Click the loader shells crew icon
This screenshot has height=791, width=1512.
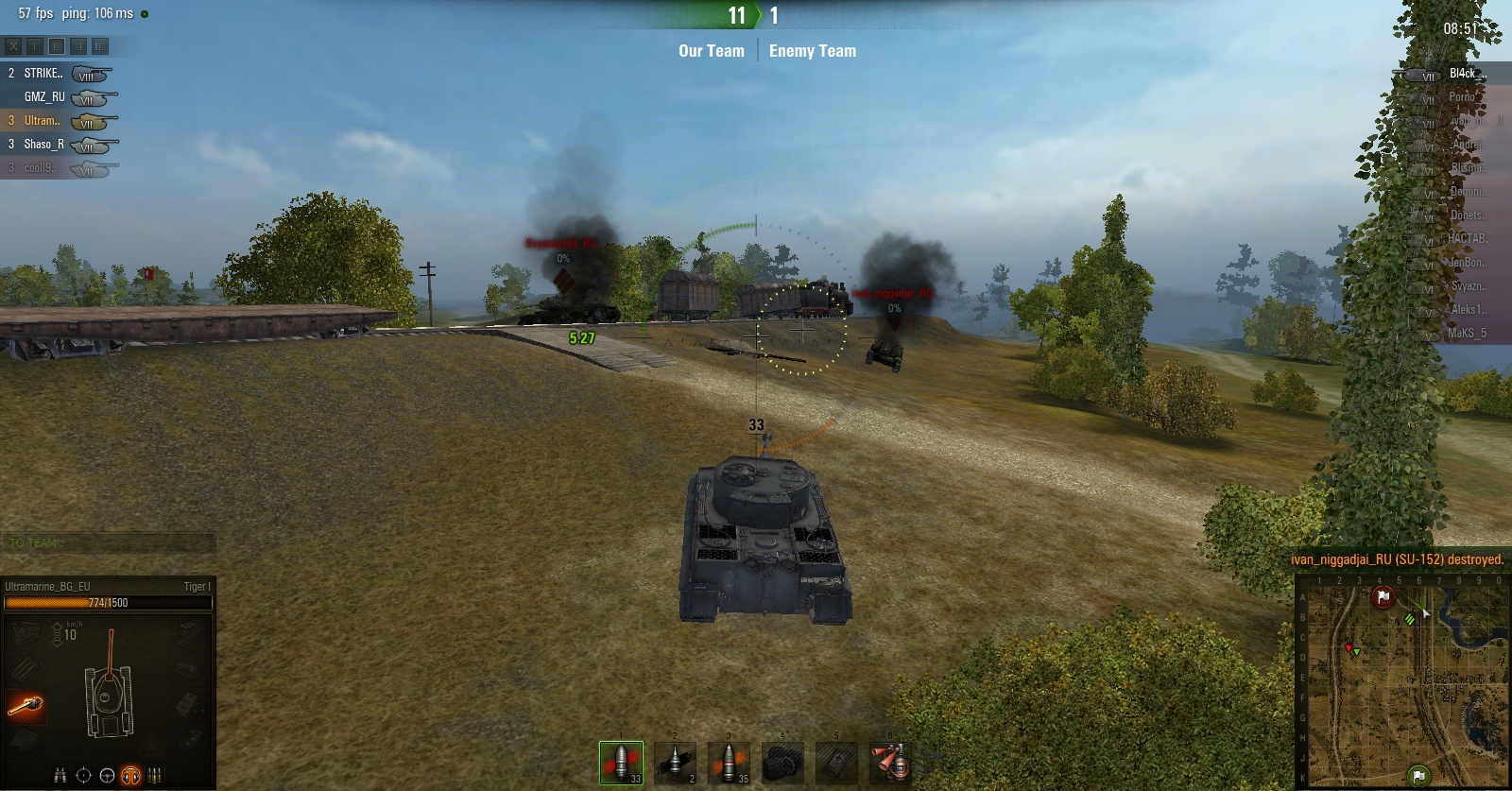click(155, 776)
